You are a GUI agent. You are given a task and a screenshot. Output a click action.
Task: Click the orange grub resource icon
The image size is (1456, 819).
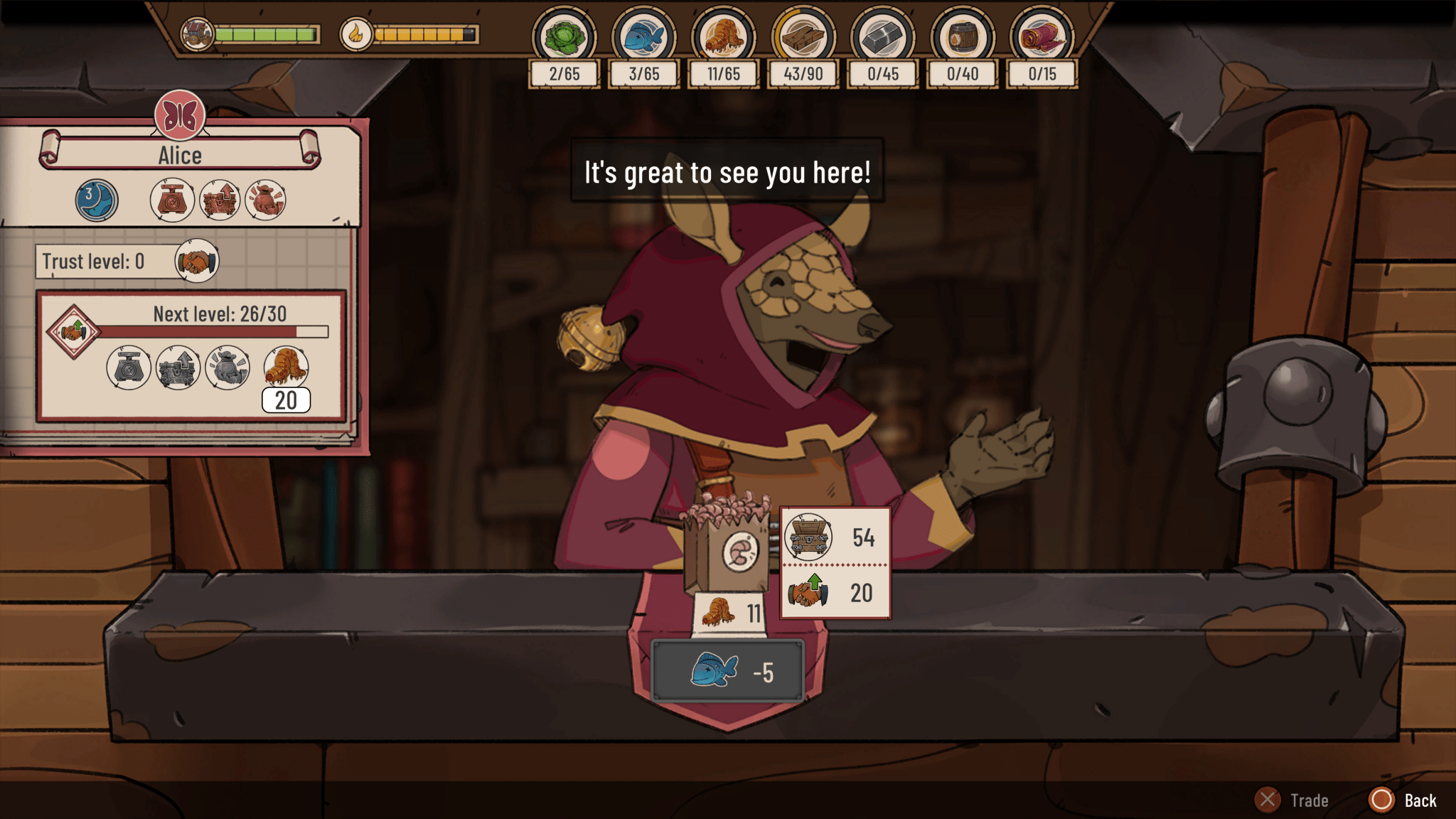click(x=723, y=36)
